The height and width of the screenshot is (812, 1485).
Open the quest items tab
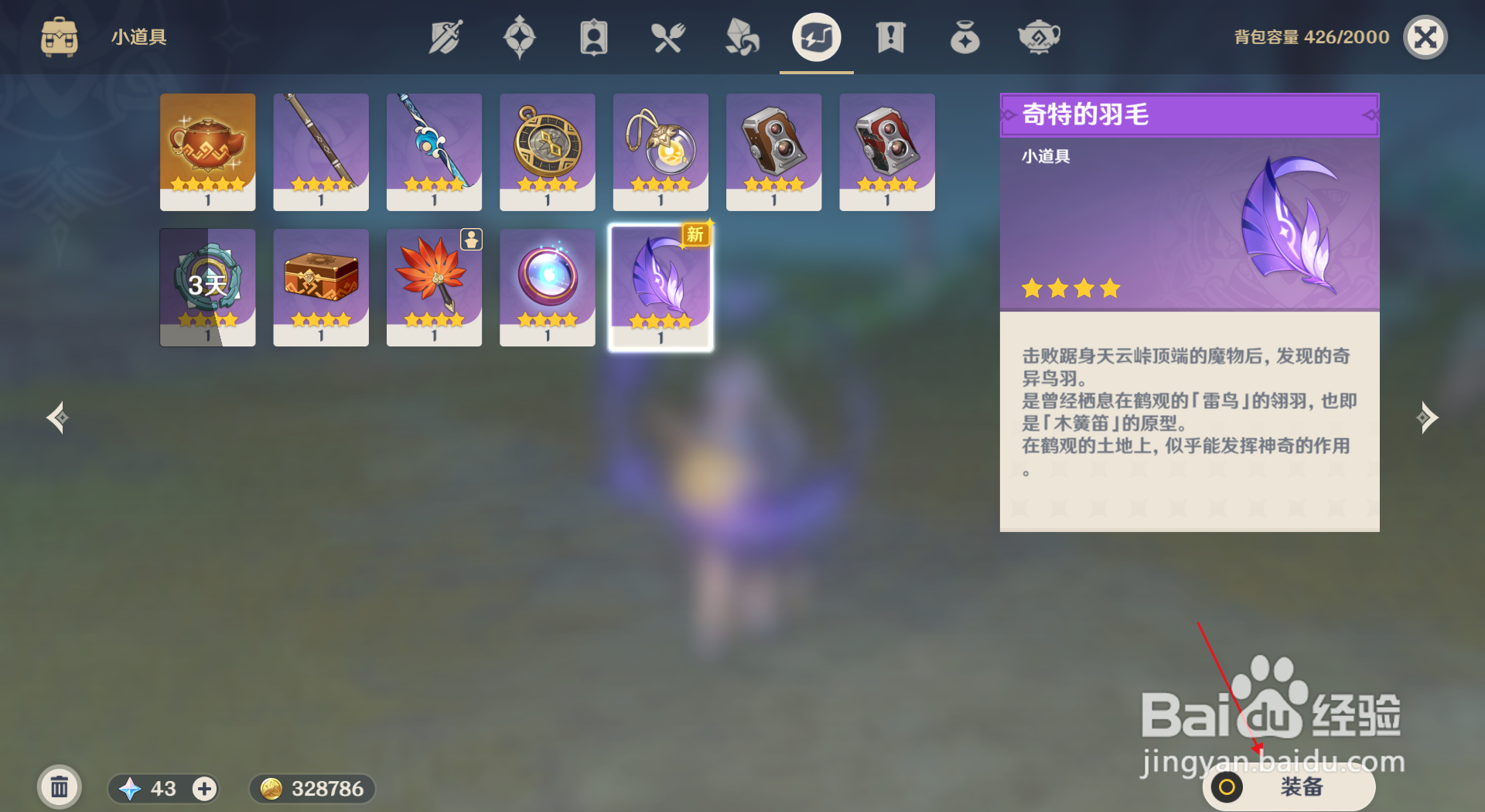click(x=890, y=36)
